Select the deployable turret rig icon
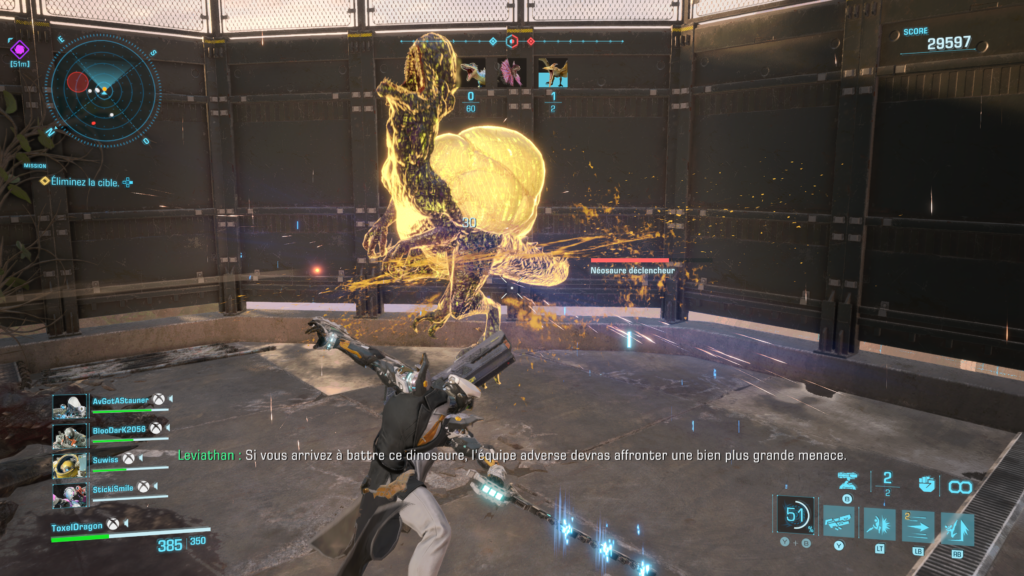This screenshot has width=1024, height=576. [847, 483]
